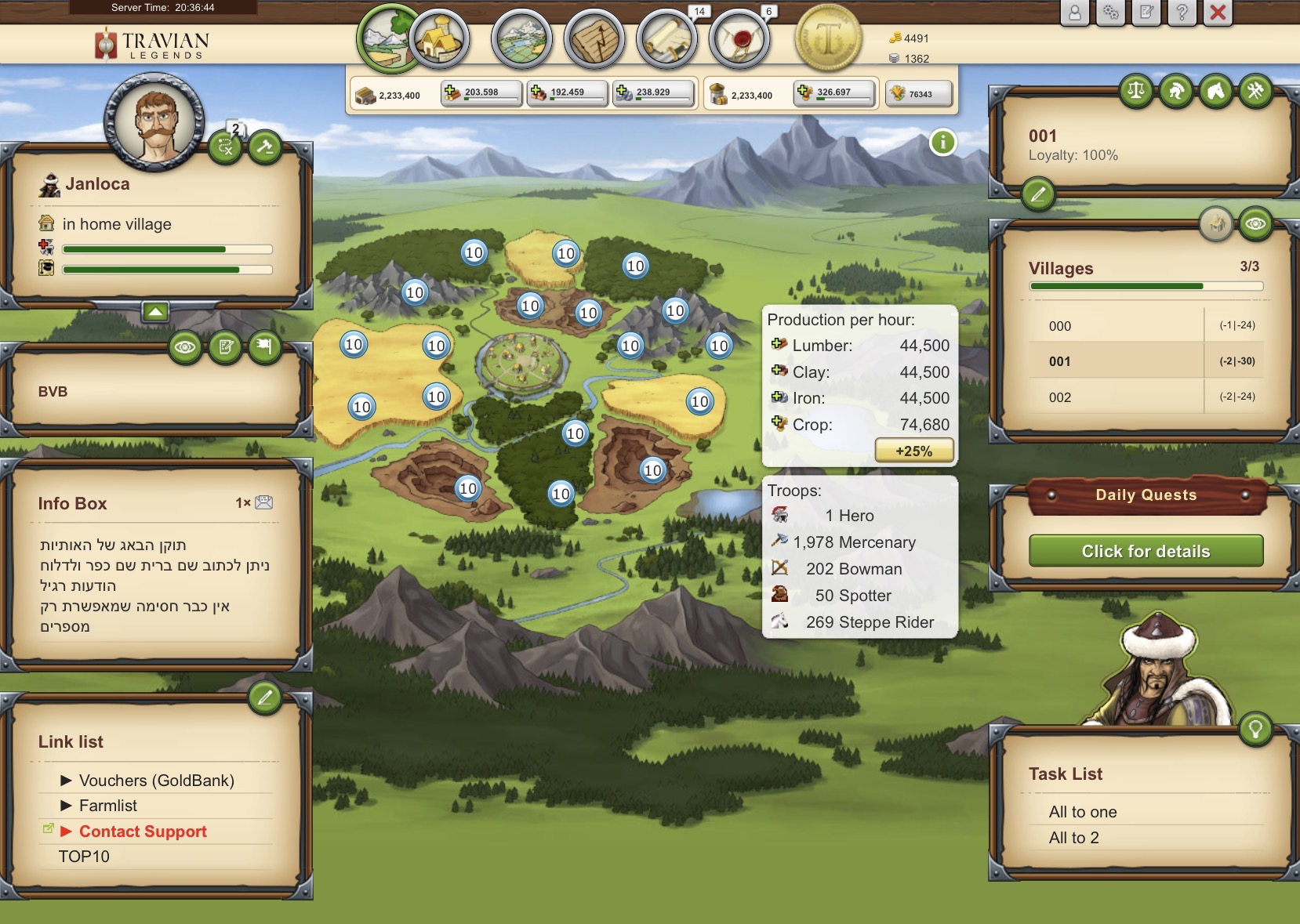
Task: Open reports using the scroll icon showing 14
Action: click(x=668, y=39)
